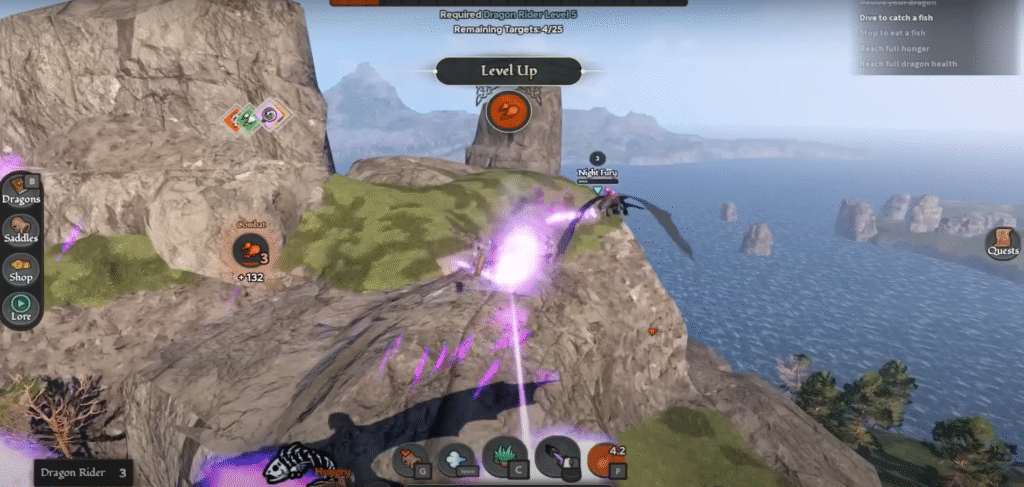Viewport: 1024px width, 487px height.
Task: Visit the Shop
Action: click(21, 270)
